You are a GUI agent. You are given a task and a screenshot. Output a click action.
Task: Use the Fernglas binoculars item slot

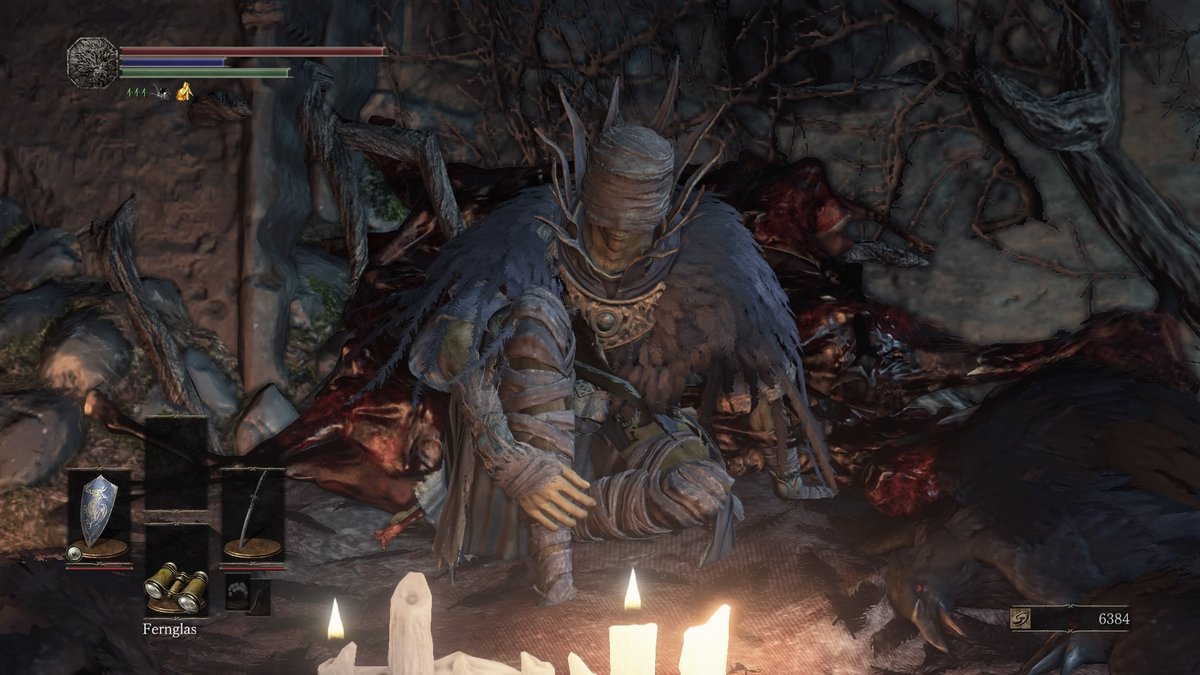[176, 587]
